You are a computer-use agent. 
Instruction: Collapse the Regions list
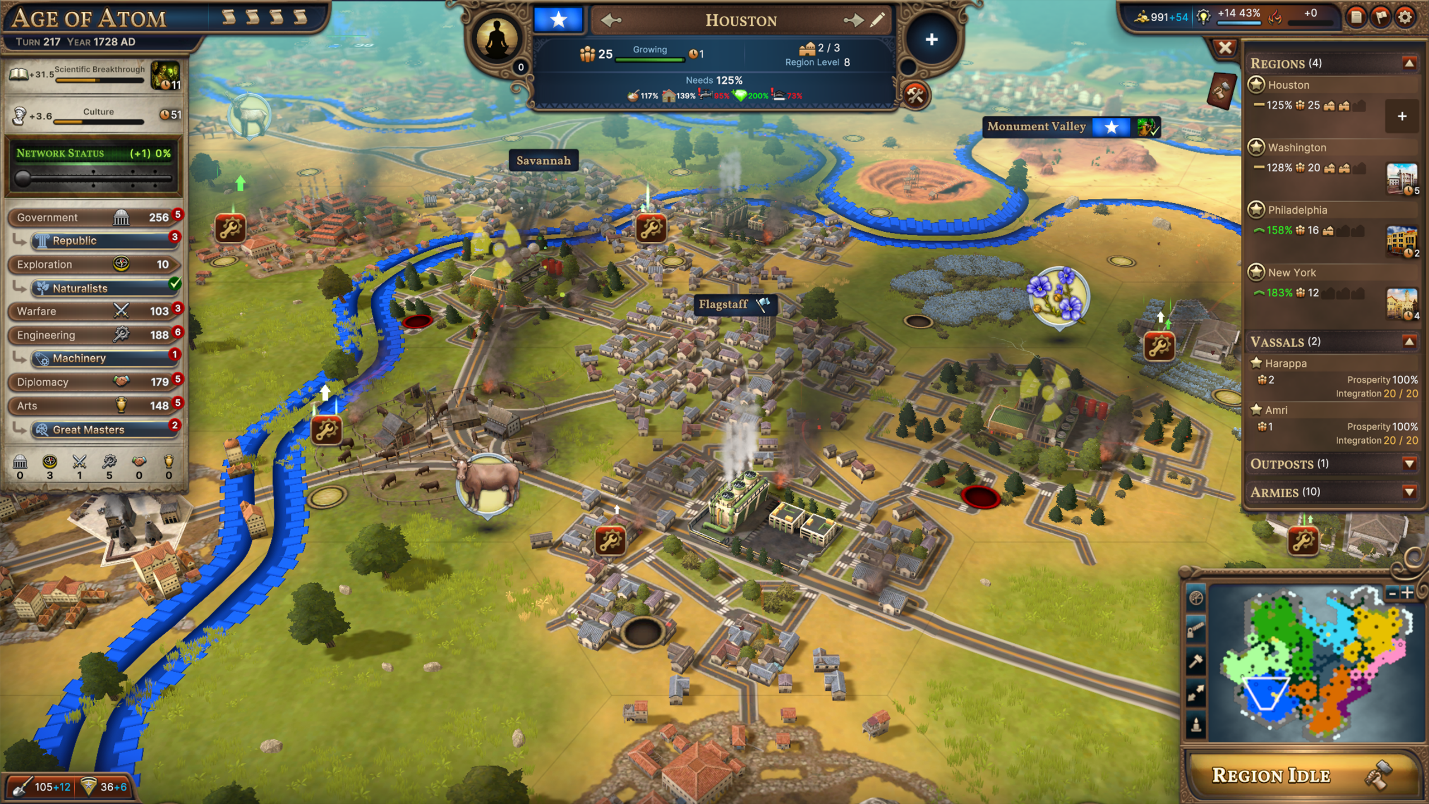(1409, 63)
